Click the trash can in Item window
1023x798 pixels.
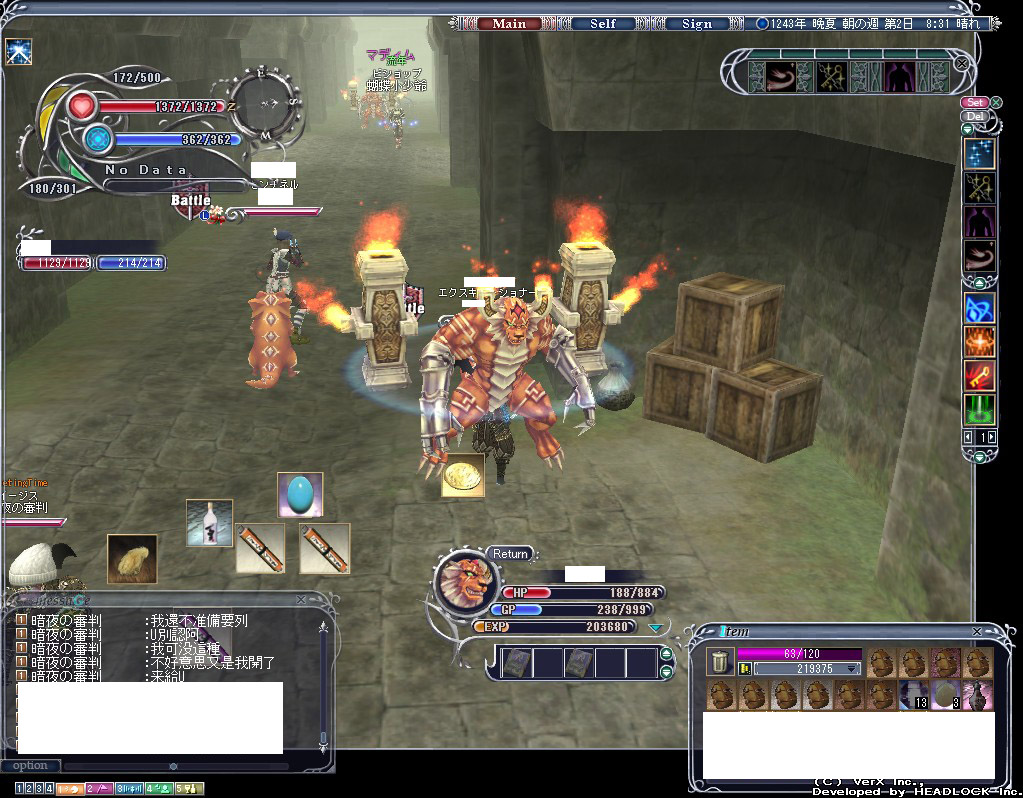[x=720, y=661]
